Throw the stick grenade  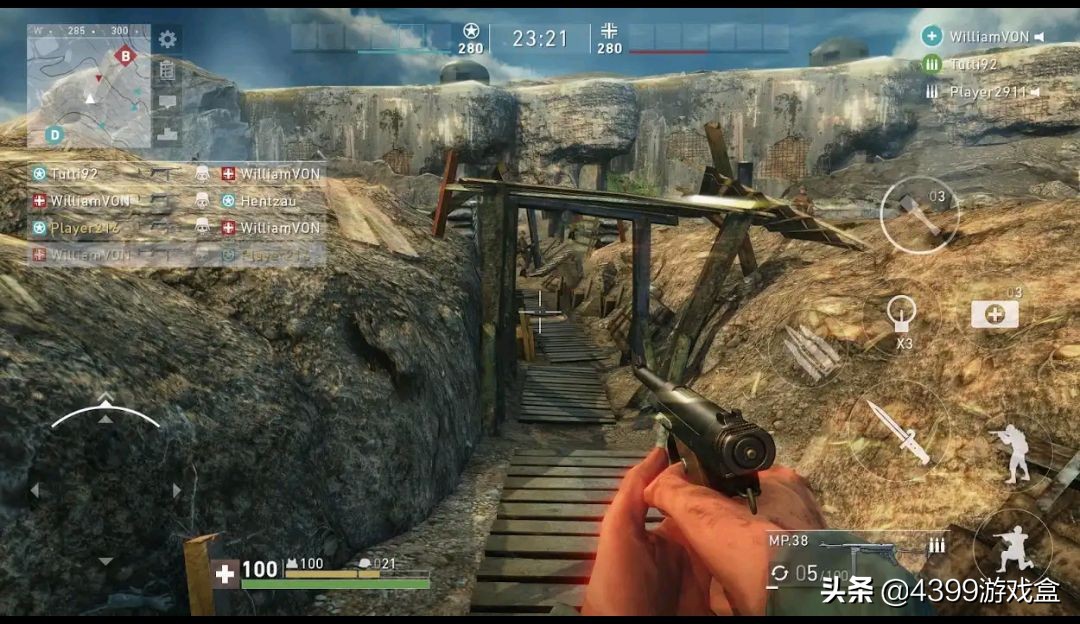(919, 214)
